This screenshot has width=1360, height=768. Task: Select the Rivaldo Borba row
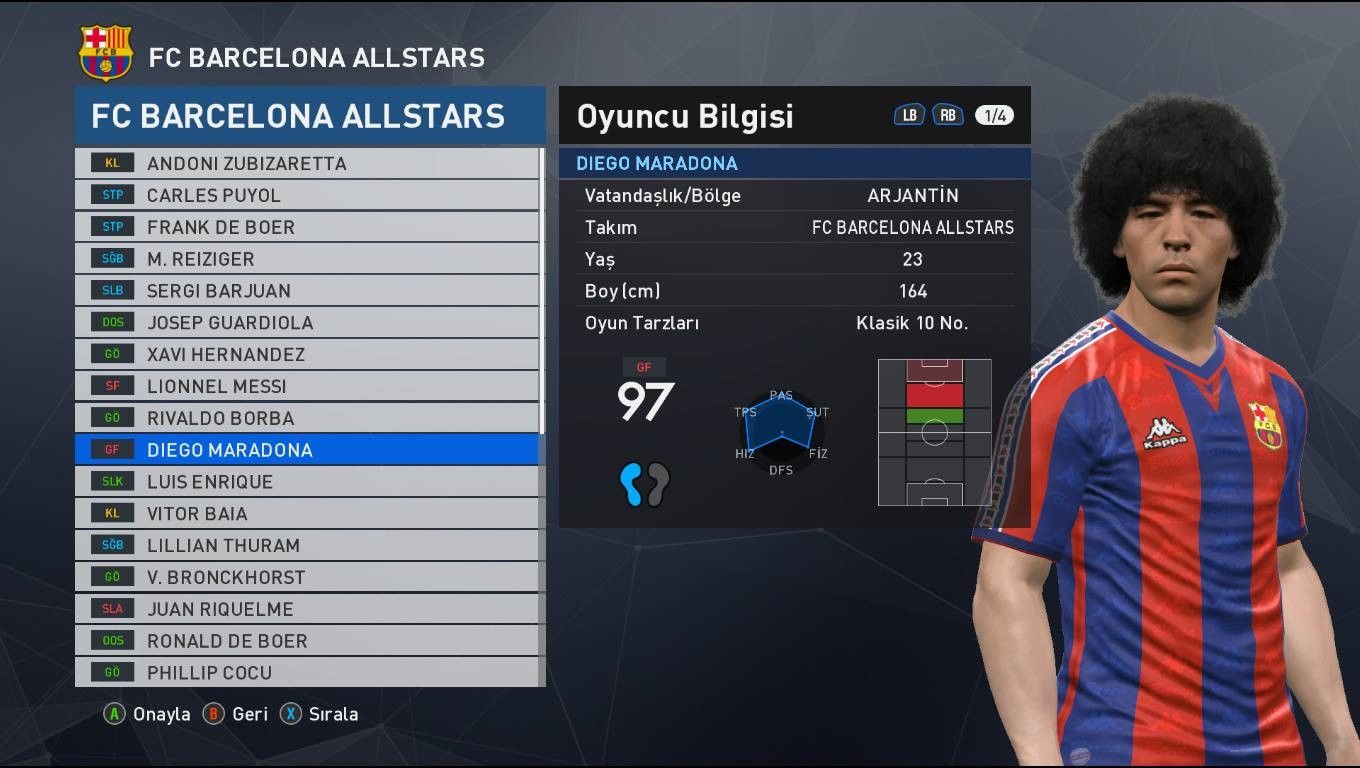[307, 418]
